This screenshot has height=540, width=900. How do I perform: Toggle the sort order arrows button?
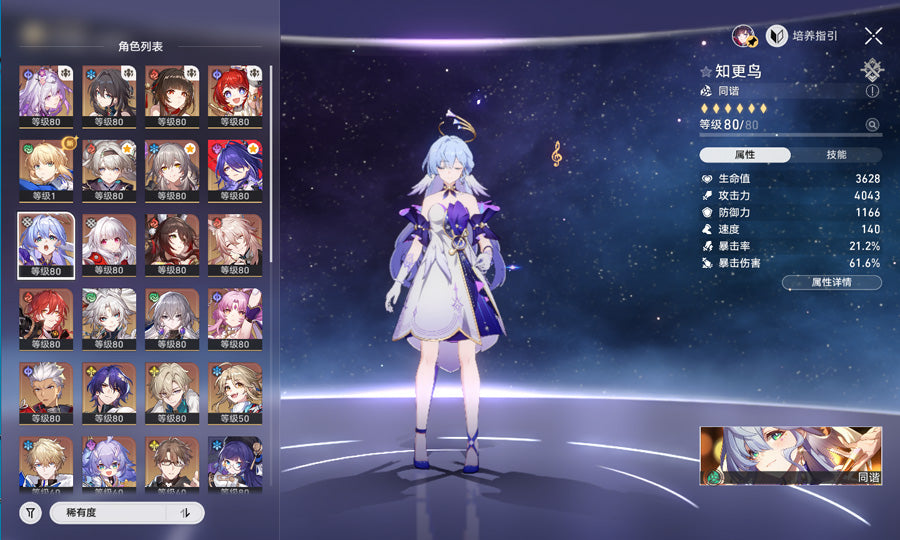(x=185, y=513)
